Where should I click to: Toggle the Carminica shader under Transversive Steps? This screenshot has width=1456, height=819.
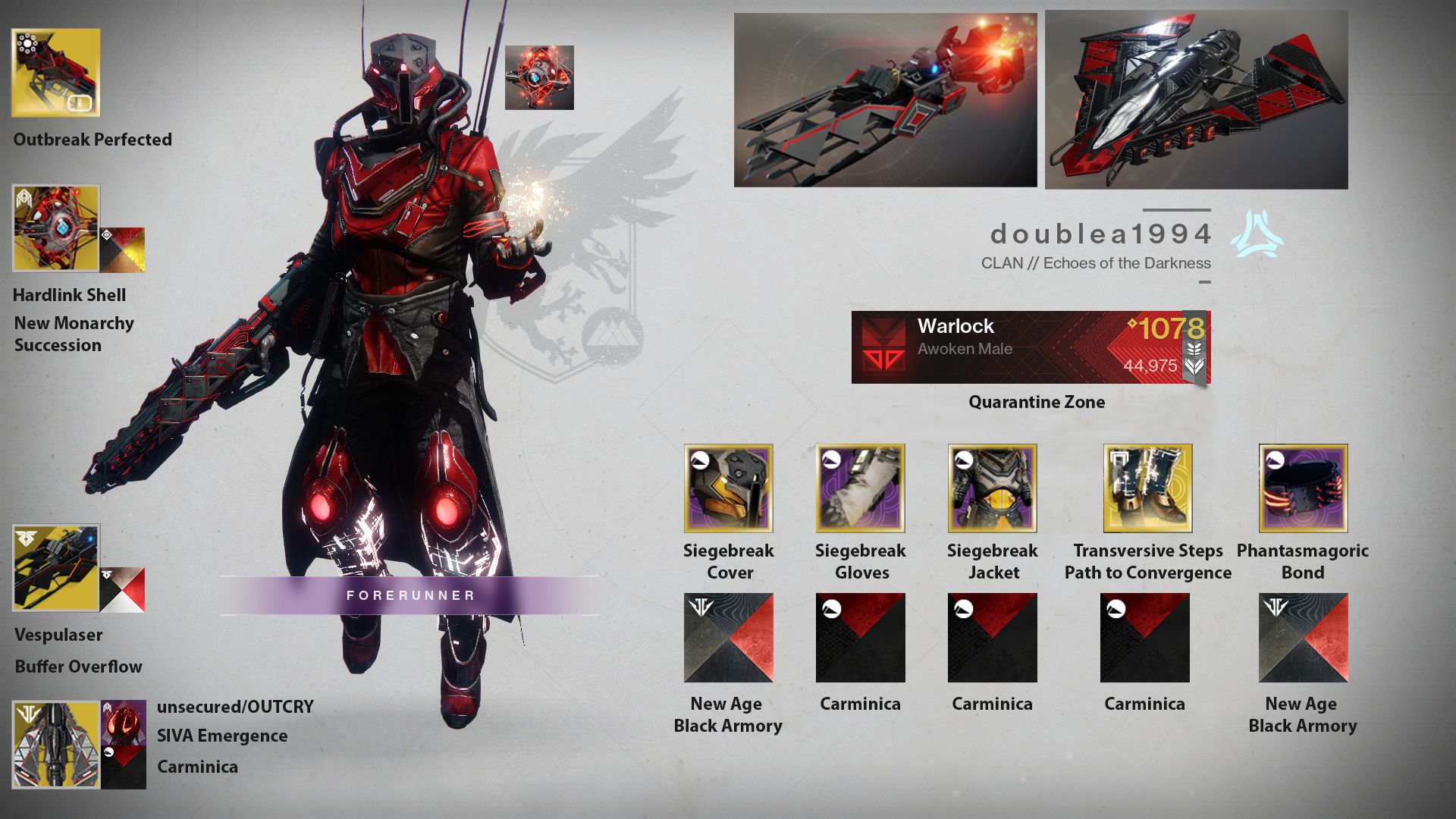tap(1145, 638)
